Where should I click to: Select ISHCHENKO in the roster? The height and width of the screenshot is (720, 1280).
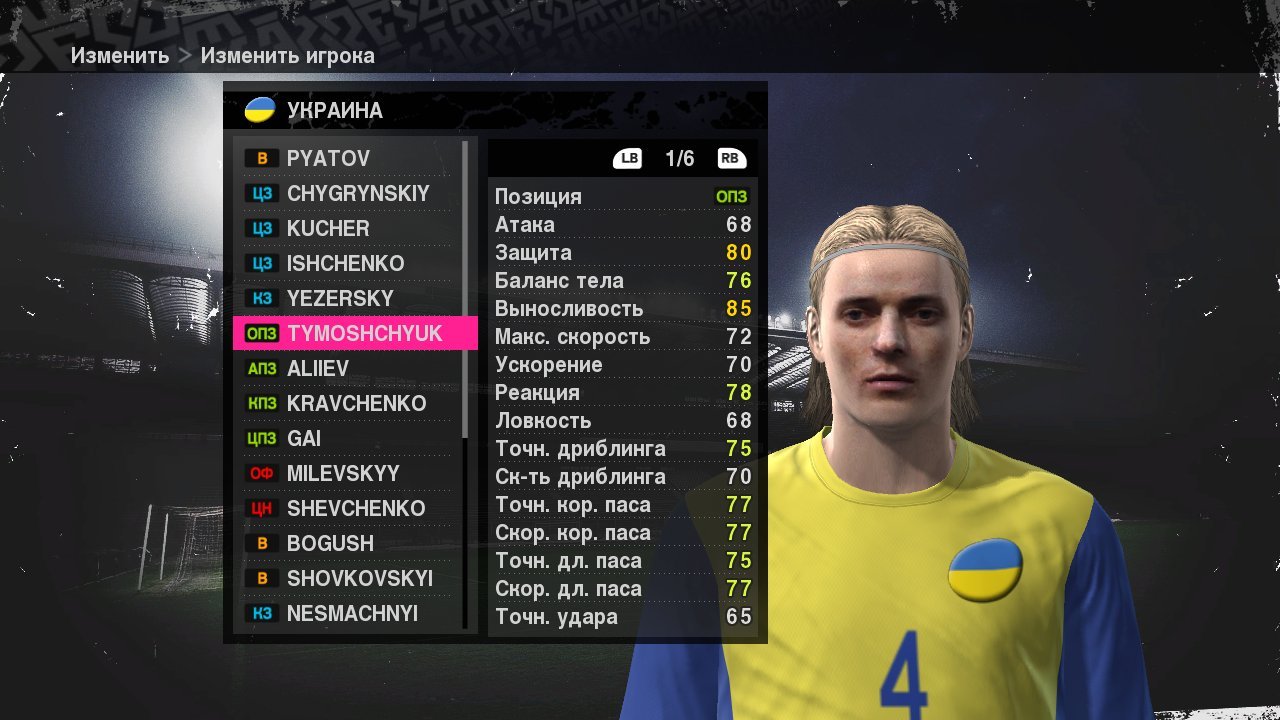tap(345, 263)
